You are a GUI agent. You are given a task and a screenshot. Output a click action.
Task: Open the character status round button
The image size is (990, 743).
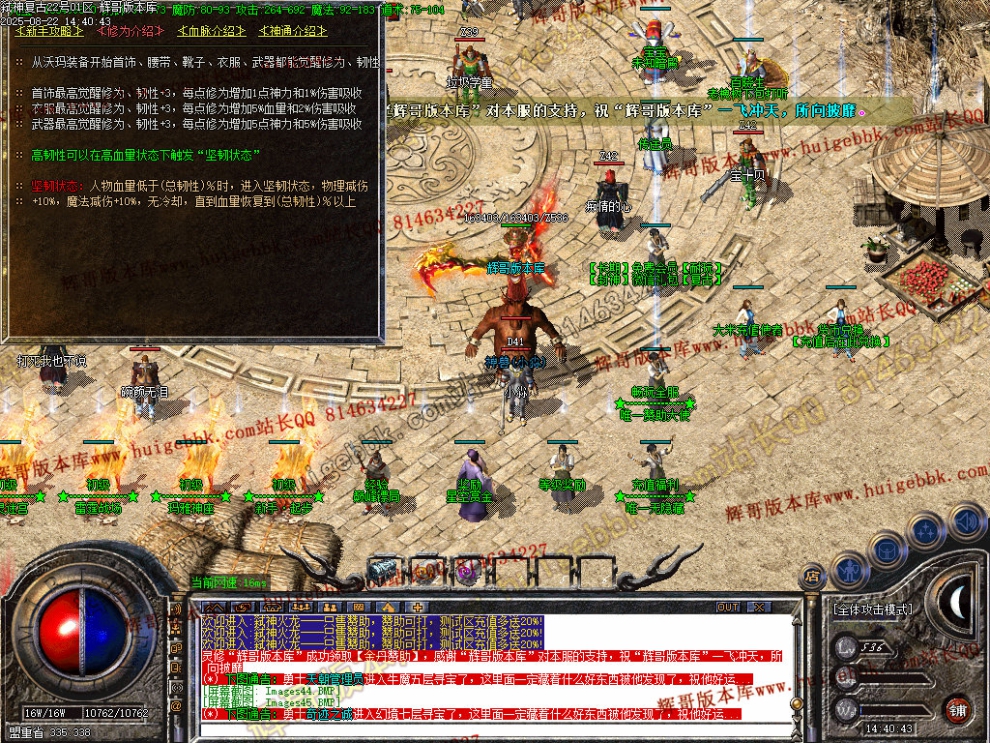click(847, 572)
